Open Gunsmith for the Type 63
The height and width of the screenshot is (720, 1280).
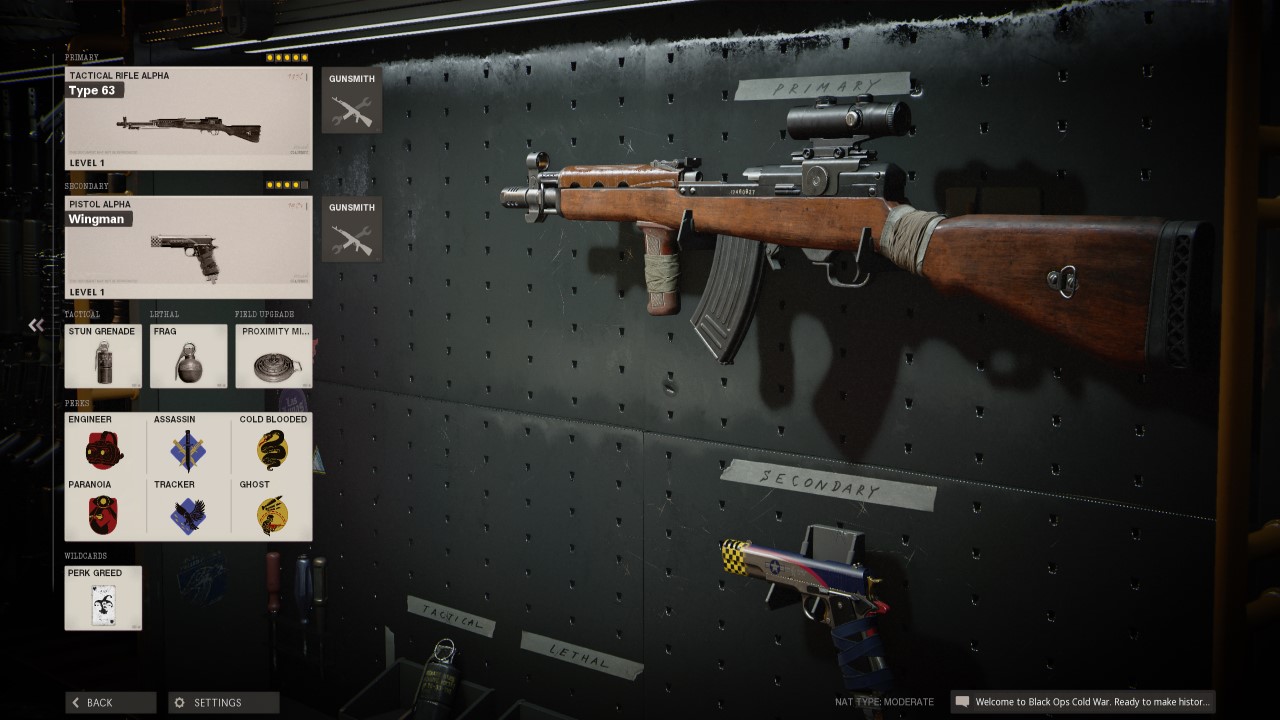[x=352, y=101]
